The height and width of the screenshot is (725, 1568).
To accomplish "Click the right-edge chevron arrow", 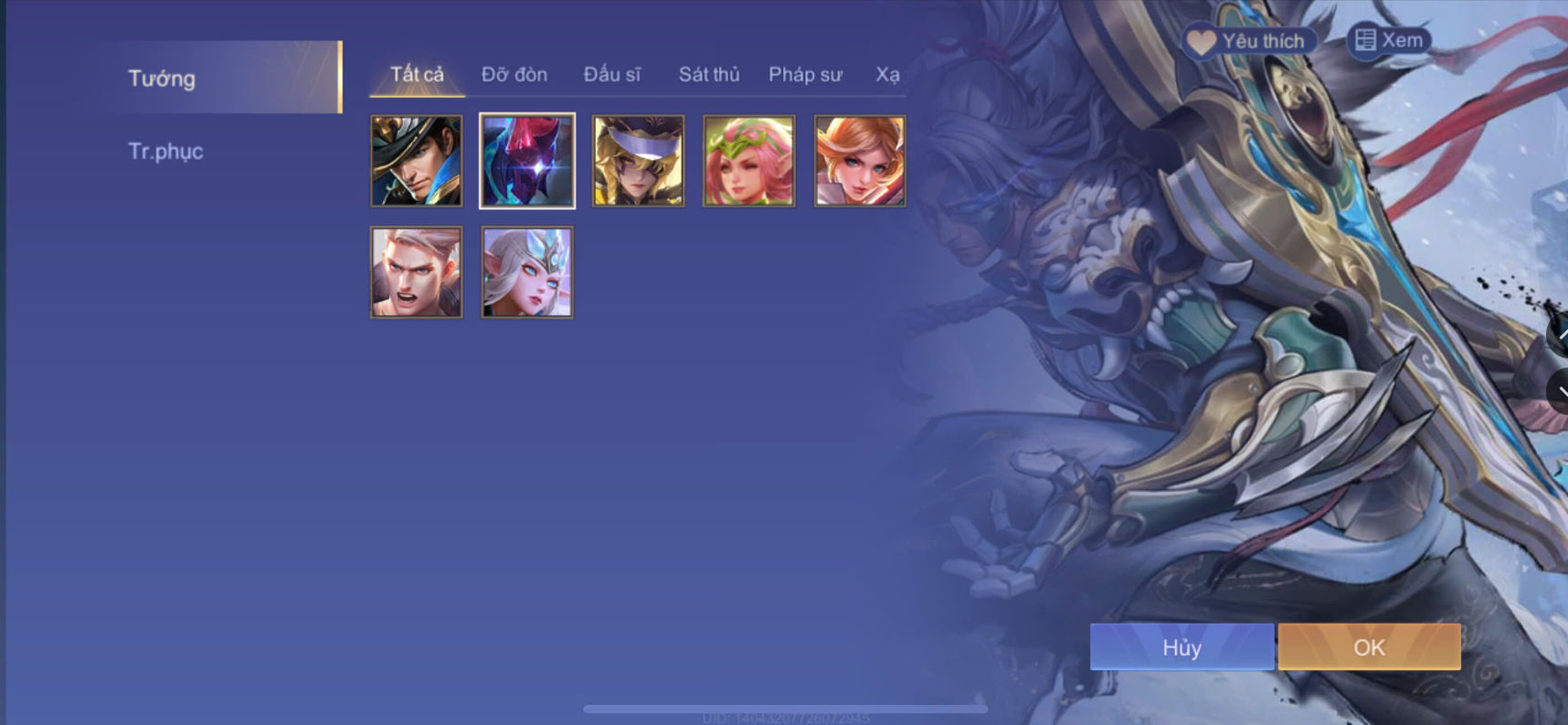I will [1560, 393].
